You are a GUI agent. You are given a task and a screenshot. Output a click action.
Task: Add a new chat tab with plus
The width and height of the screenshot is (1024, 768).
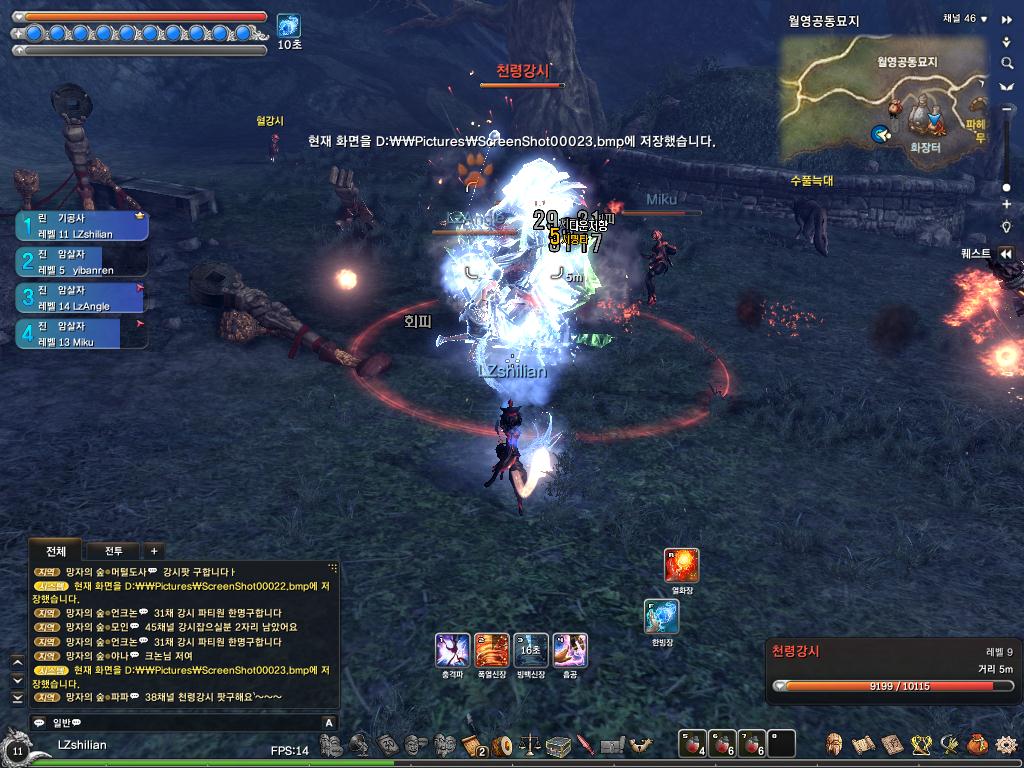click(154, 551)
